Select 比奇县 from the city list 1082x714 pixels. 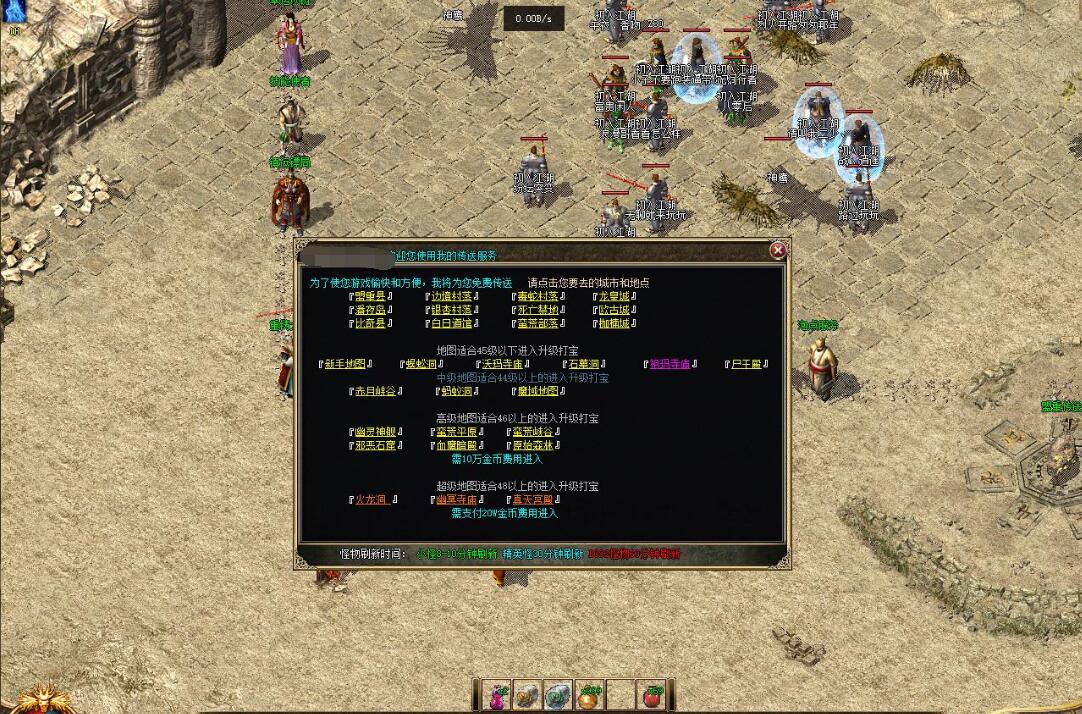(370, 324)
